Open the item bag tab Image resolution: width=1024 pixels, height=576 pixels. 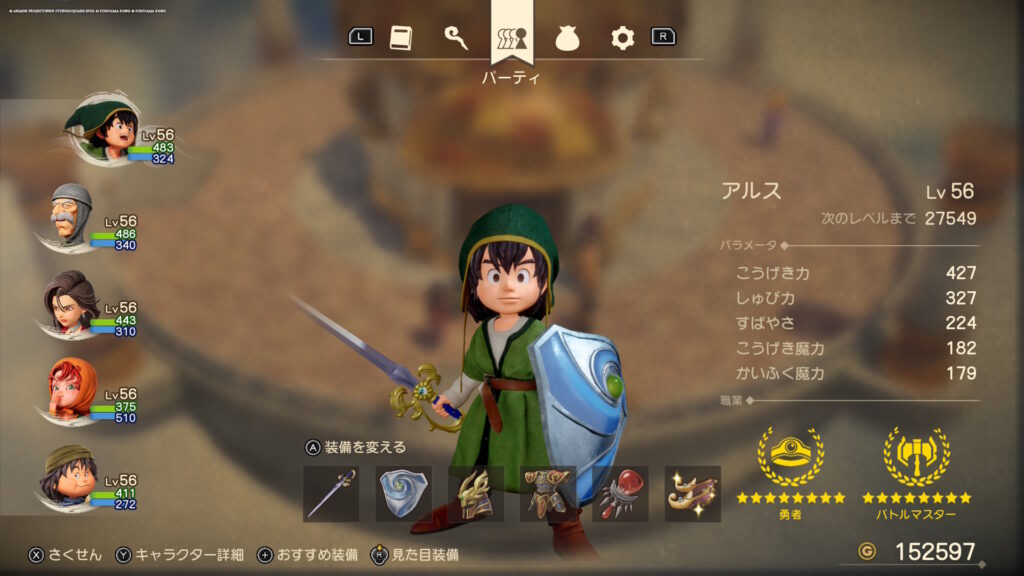[x=567, y=38]
